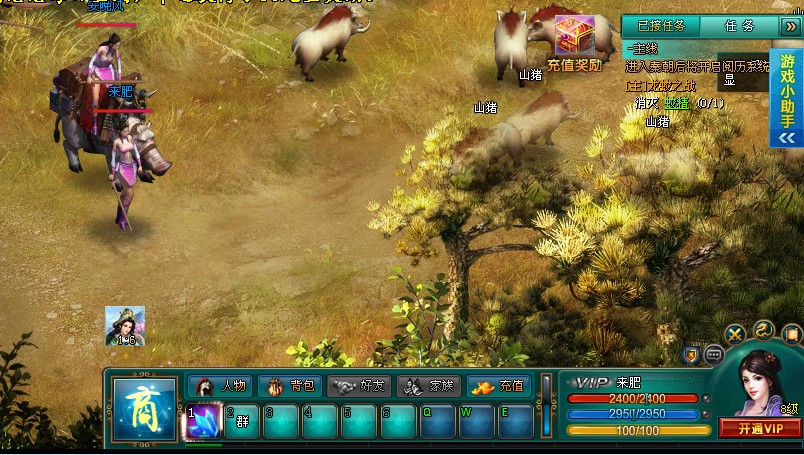Click the 开通VIP button
The height and width of the screenshot is (455, 804).
[759, 429]
